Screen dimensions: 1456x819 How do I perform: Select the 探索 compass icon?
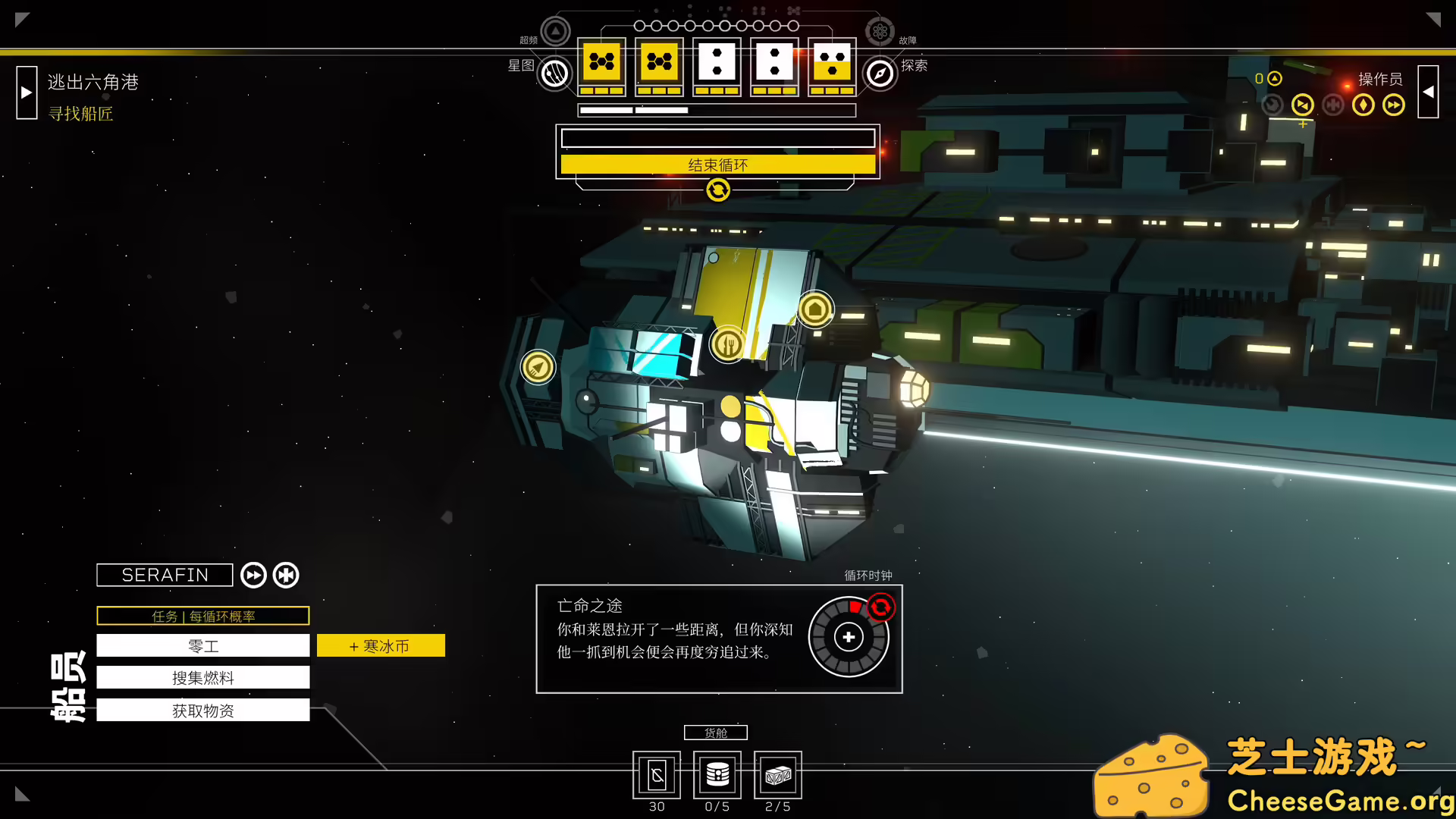click(880, 74)
